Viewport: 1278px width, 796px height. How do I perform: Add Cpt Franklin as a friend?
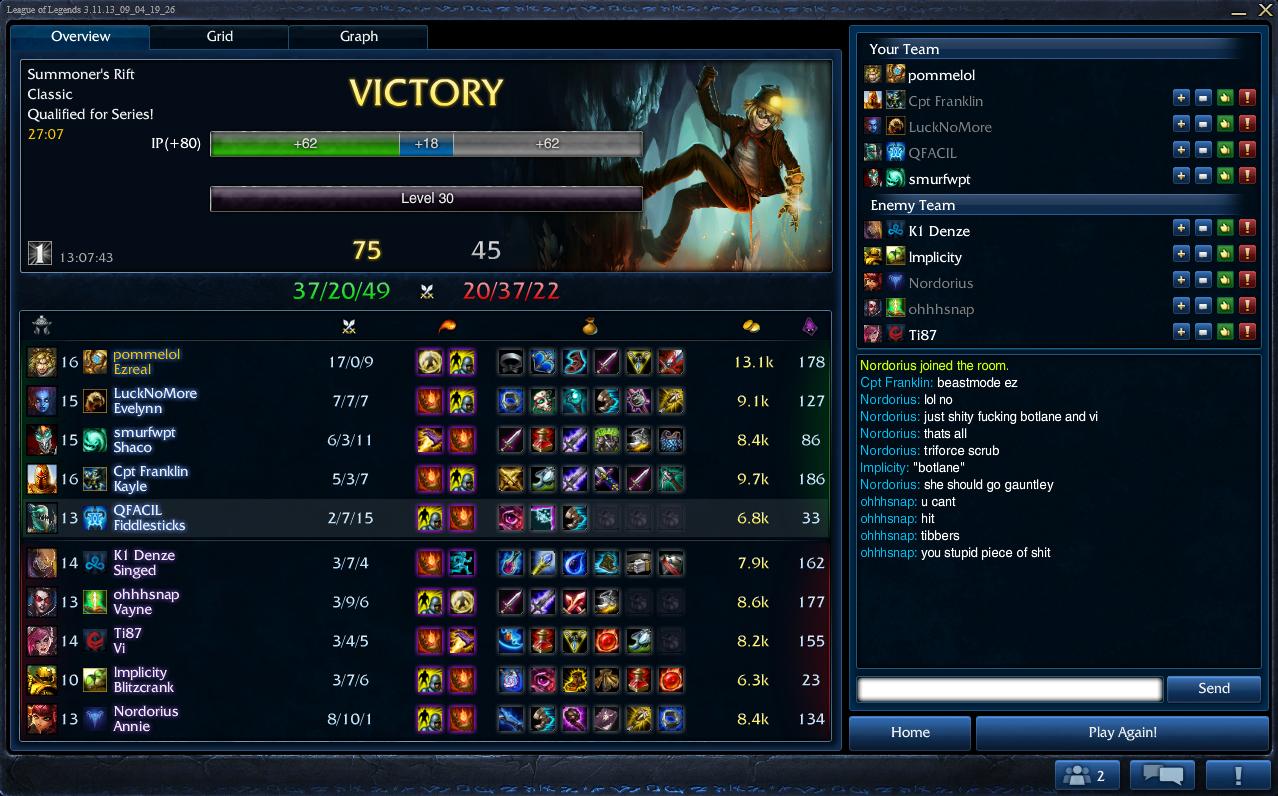(x=1181, y=98)
